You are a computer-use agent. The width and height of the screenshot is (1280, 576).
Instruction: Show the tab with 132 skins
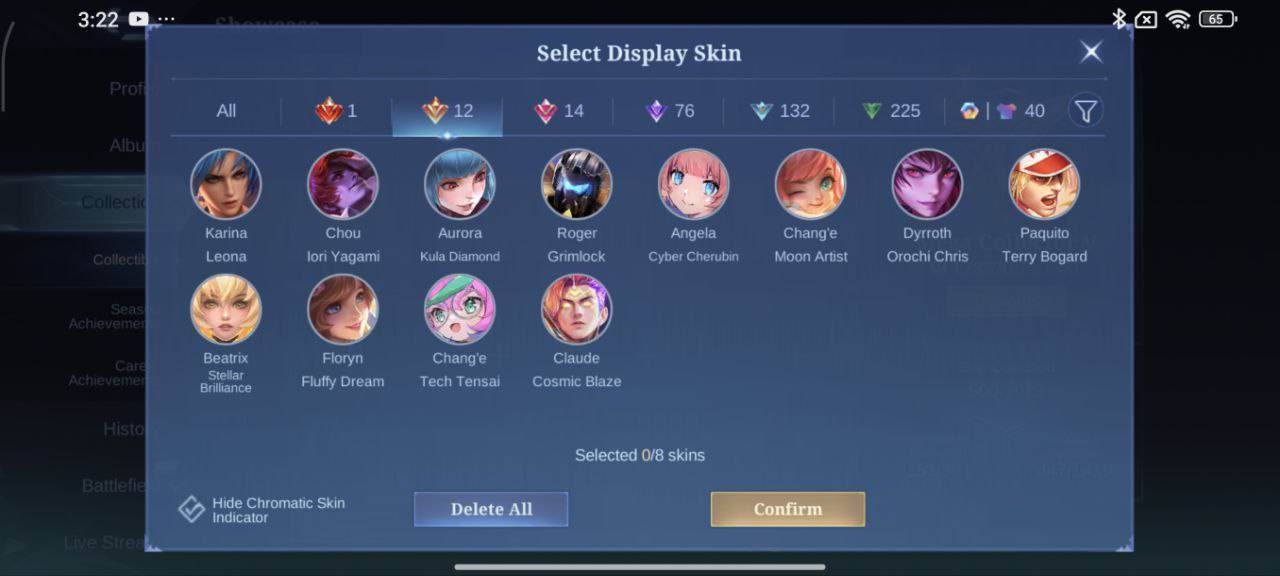point(780,111)
